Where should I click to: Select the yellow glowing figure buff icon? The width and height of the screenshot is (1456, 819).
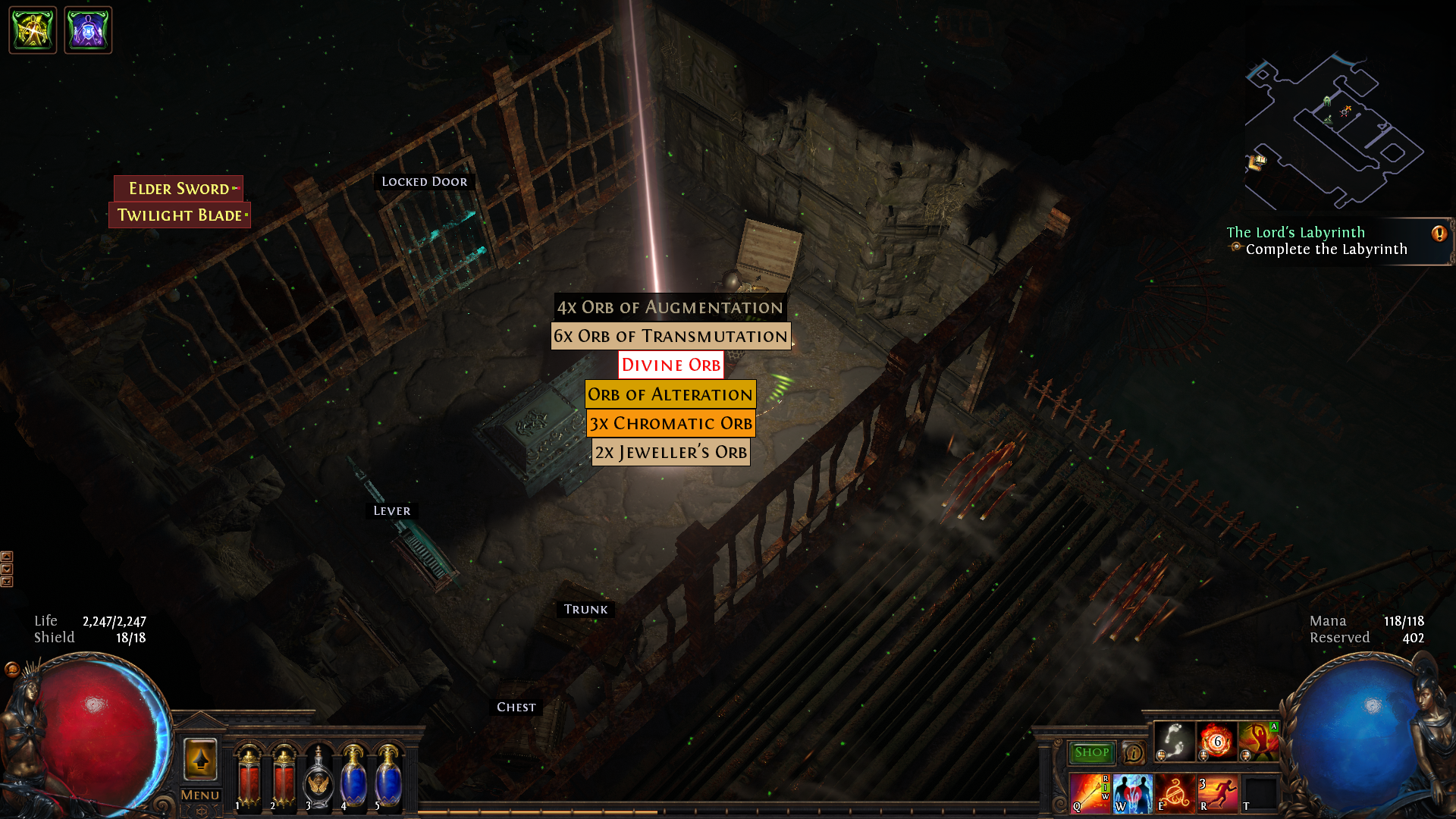pyautogui.click(x=33, y=30)
